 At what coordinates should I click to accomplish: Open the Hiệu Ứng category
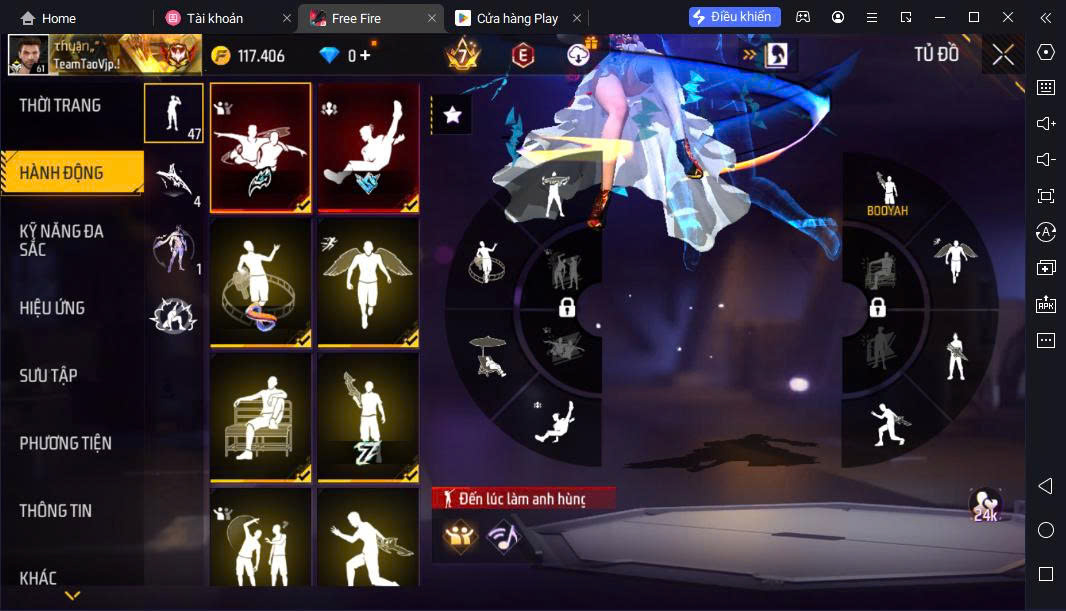pos(52,308)
